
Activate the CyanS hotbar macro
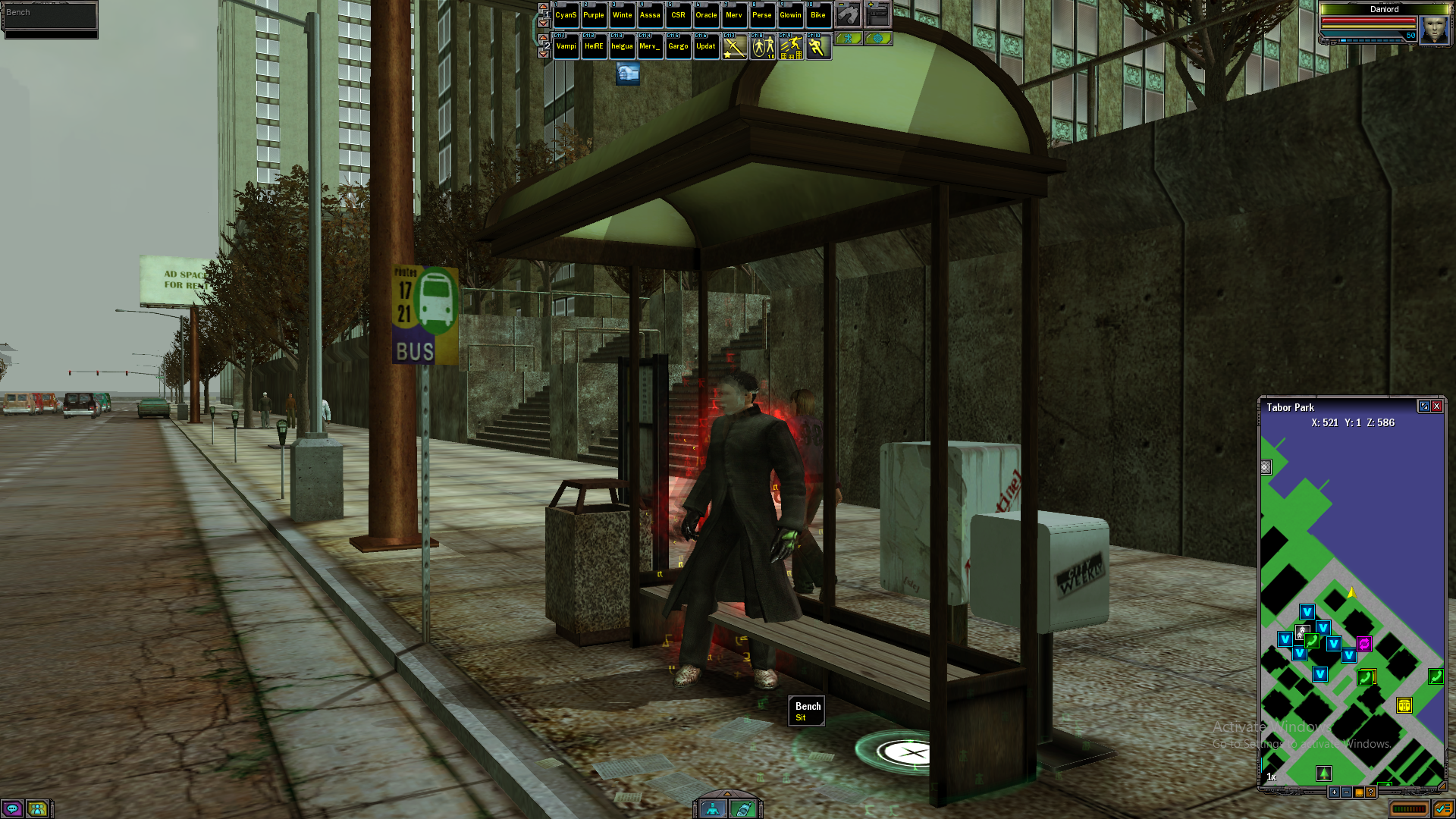click(566, 15)
